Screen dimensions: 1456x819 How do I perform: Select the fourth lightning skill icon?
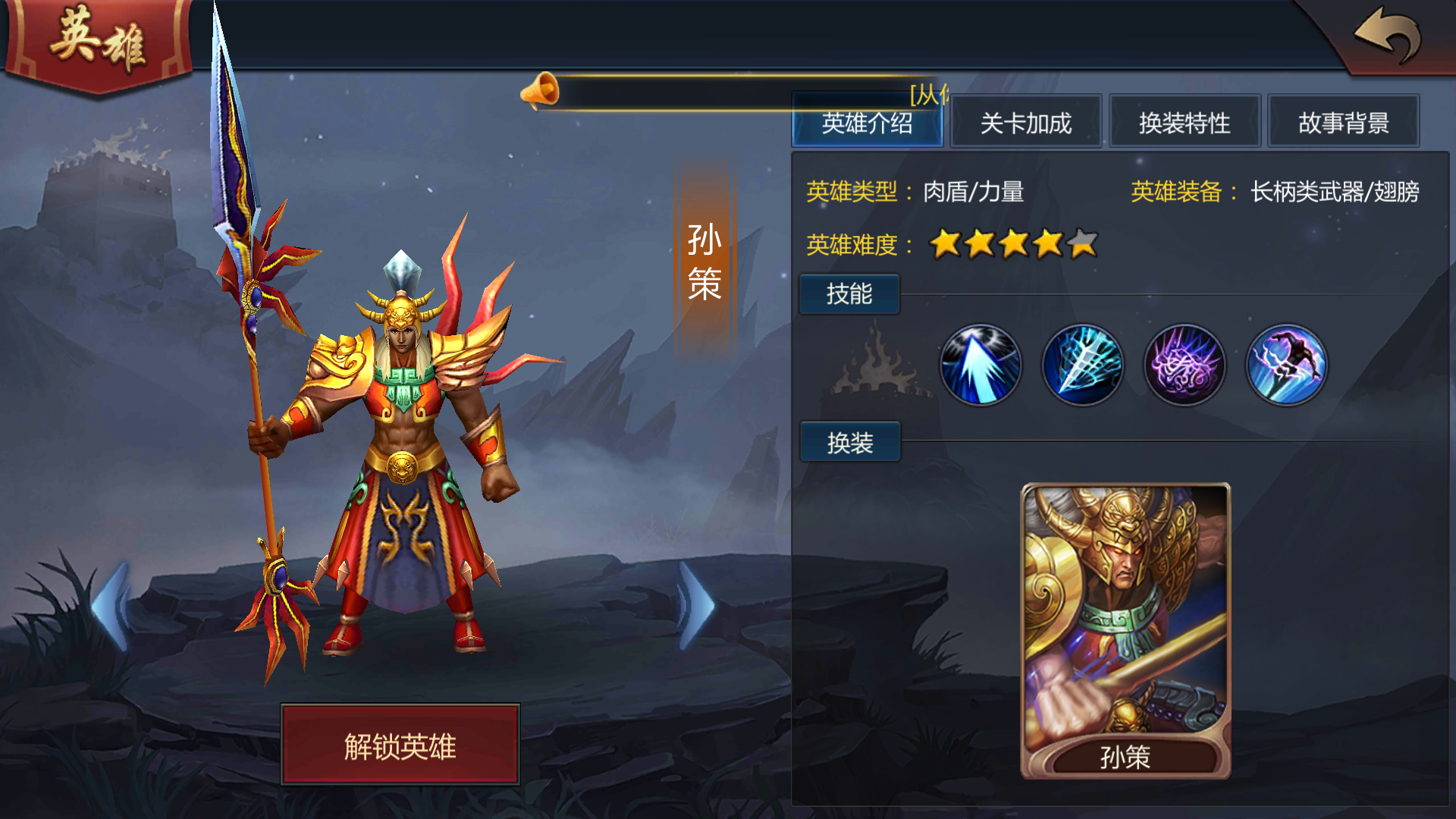click(x=1286, y=366)
